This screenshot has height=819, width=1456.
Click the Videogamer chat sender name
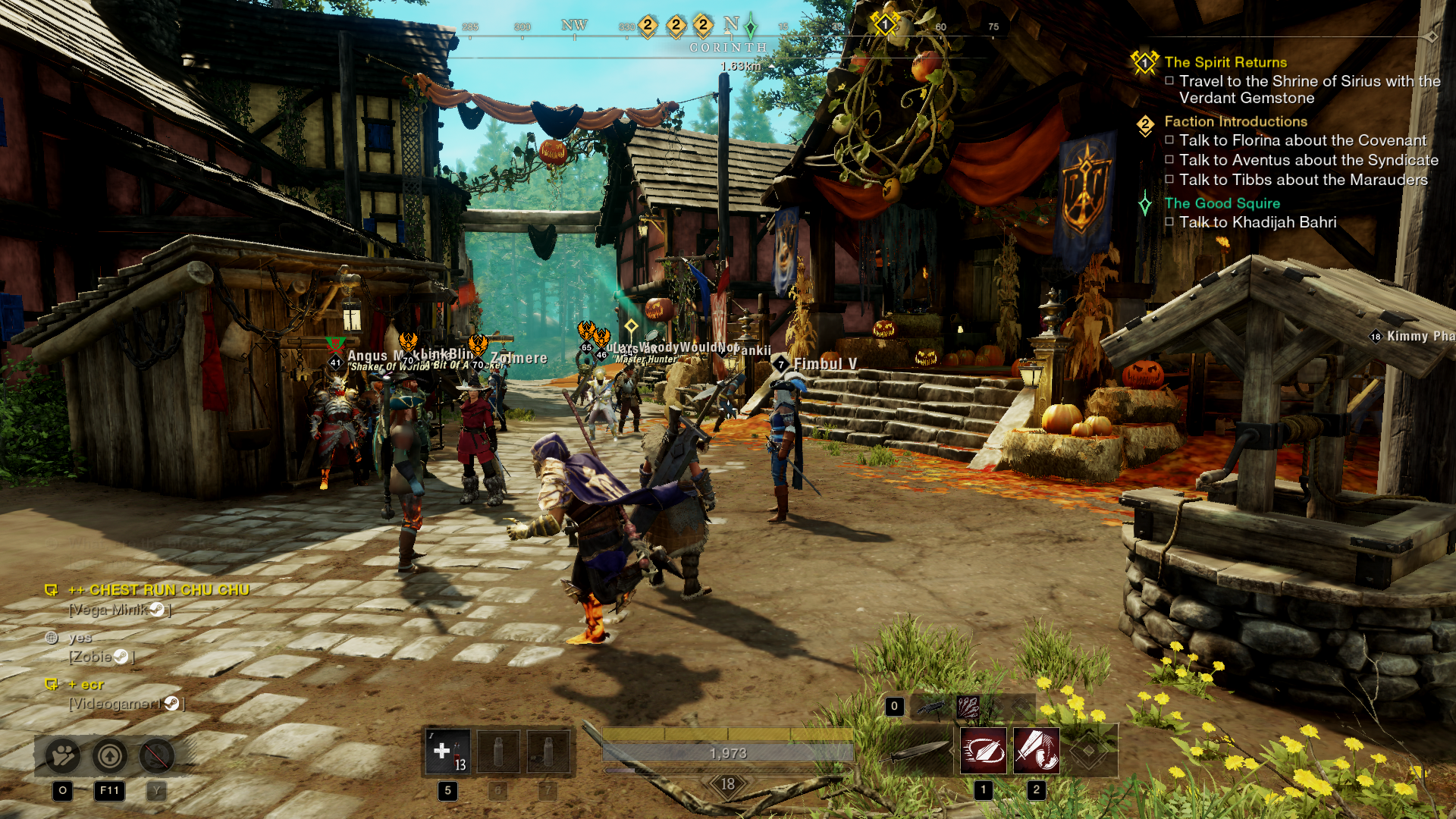click(x=115, y=704)
